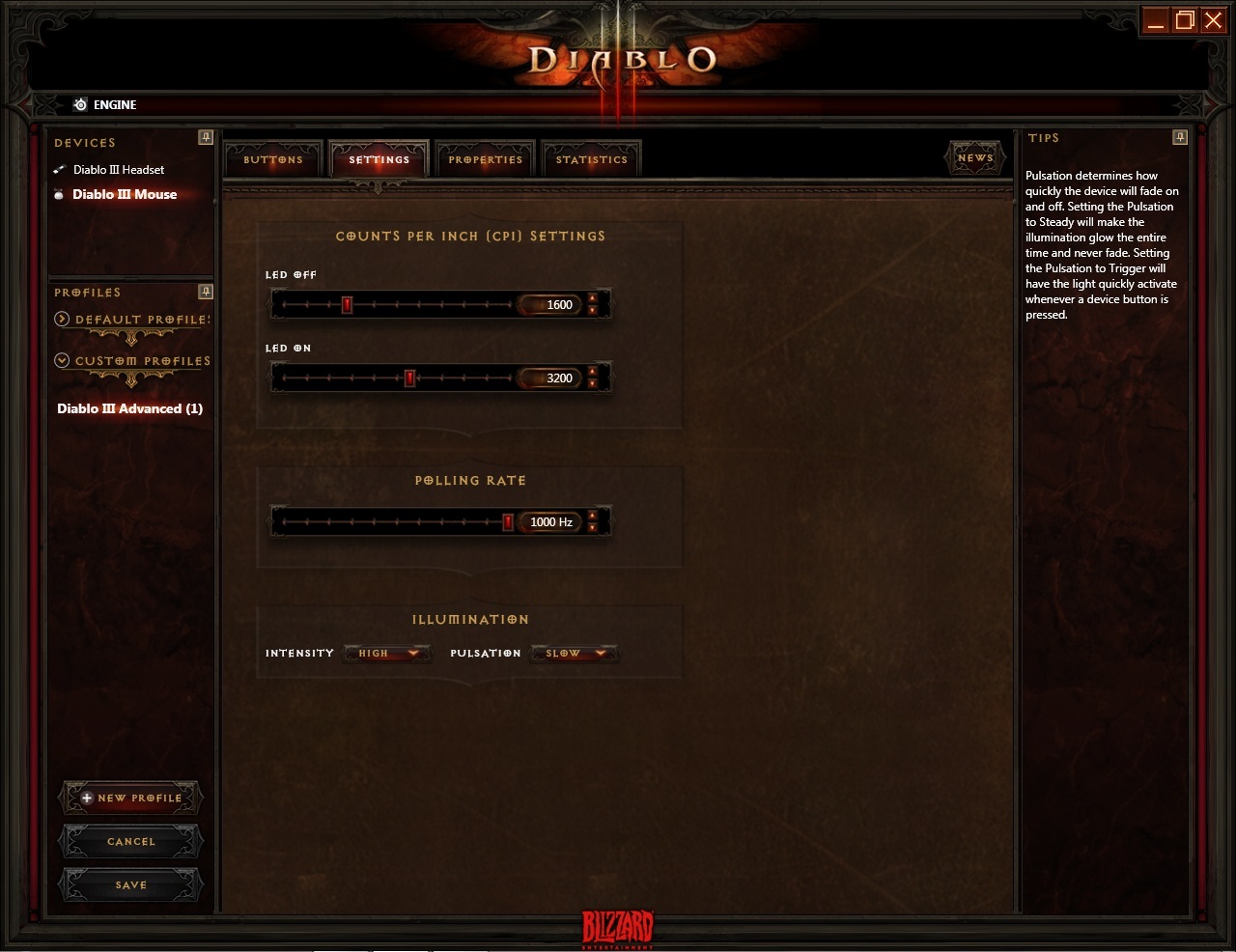Pin the Tips panel
Image resolution: width=1236 pixels, height=952 pixels.
click(1180, 137)
